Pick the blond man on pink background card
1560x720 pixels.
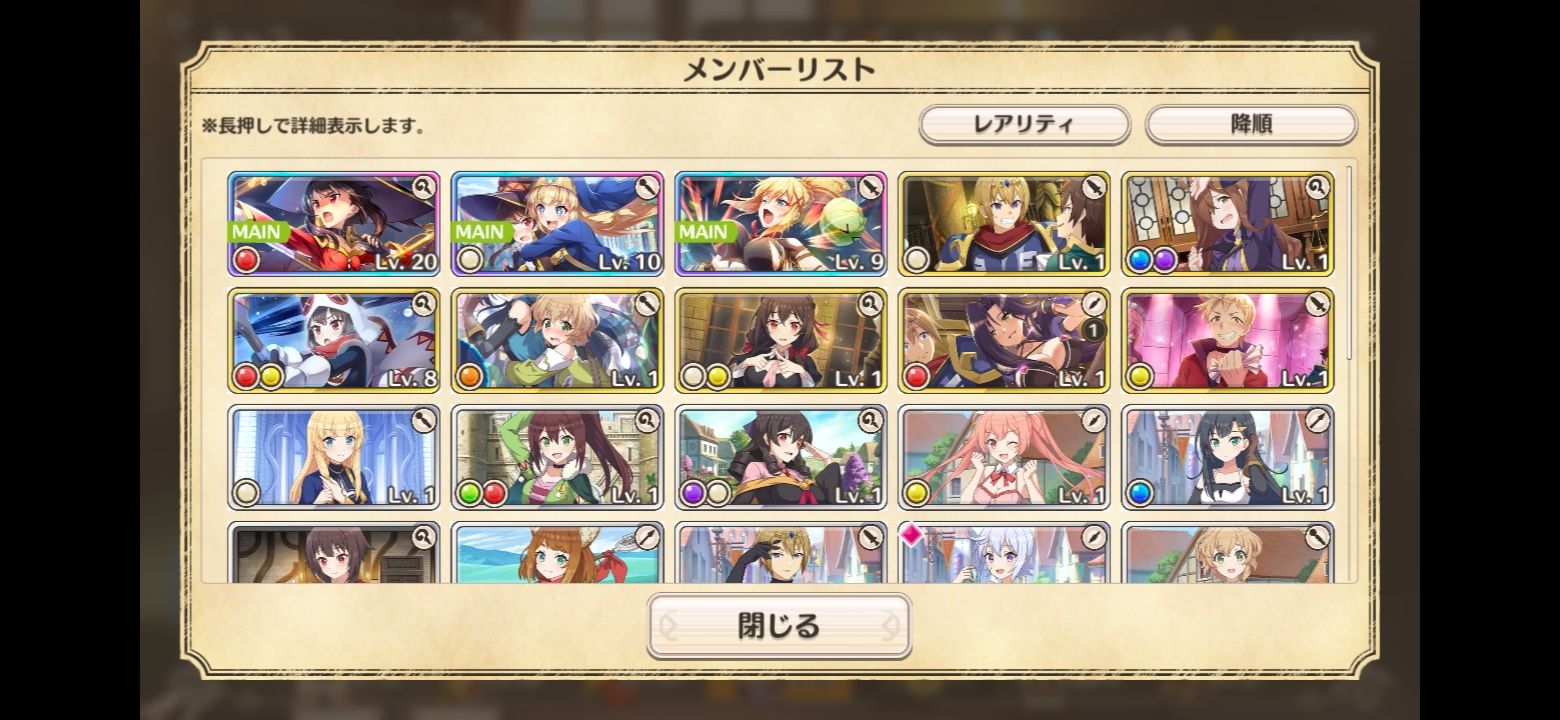point(1228,340)
